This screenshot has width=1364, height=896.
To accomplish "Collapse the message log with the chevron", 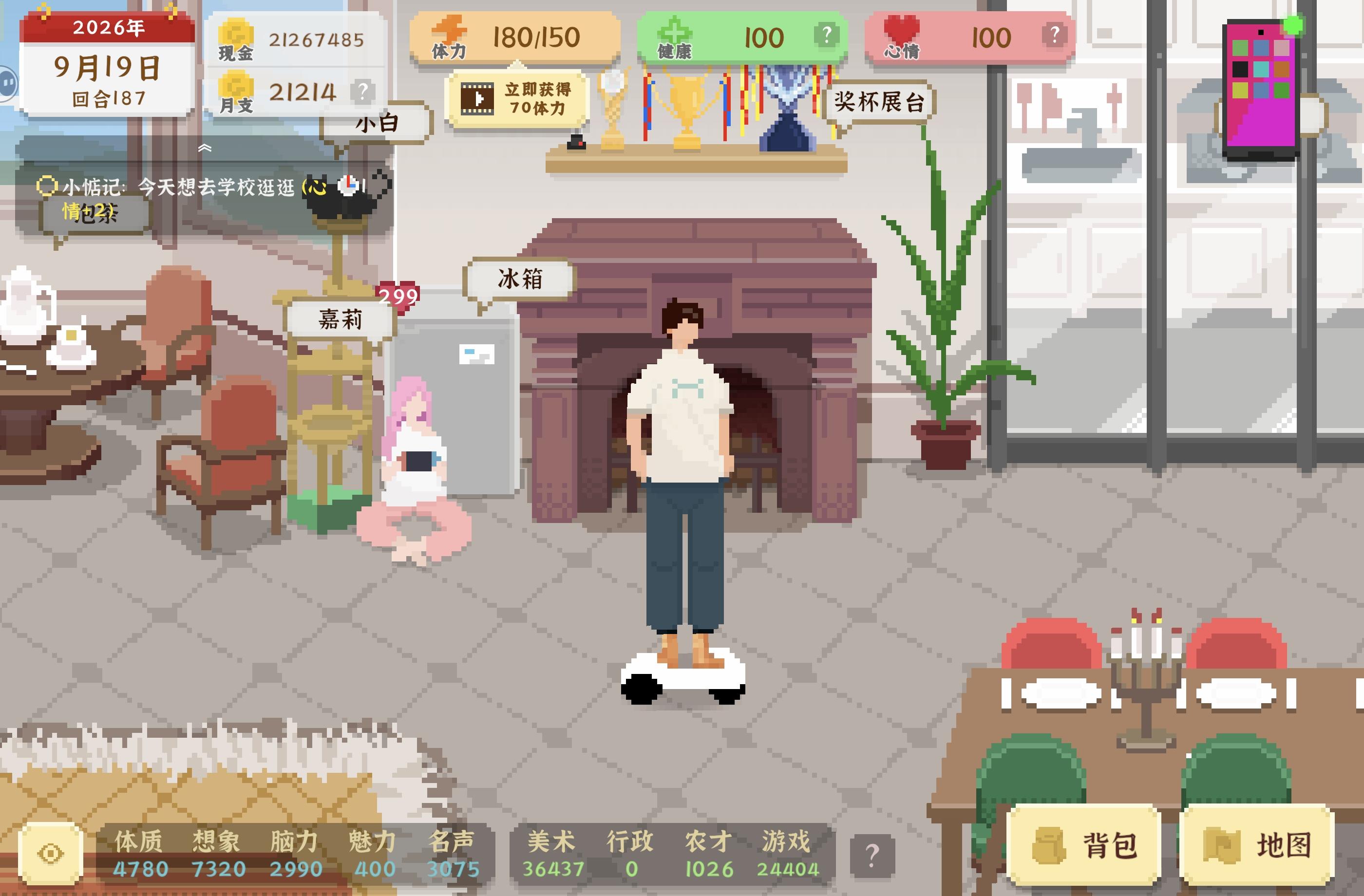I will click(x=205, y=148).
